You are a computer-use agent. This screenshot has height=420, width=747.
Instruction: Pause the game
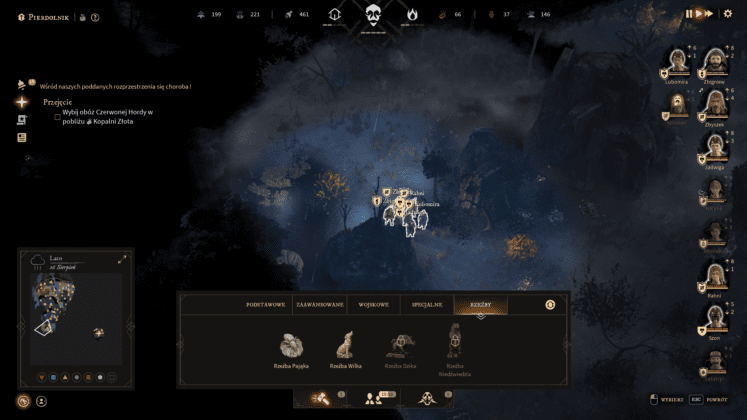tap(689, 14)
